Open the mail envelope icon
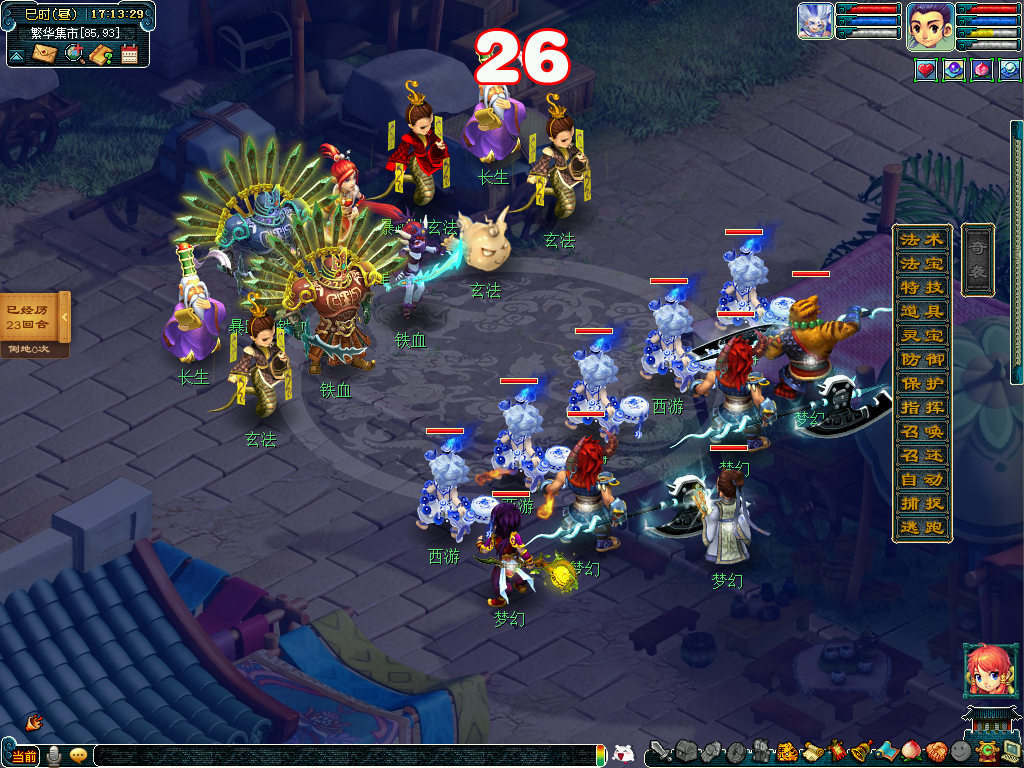Image resolution: width=1024 pixels, height=768 pixels. (x=44, y=54)
